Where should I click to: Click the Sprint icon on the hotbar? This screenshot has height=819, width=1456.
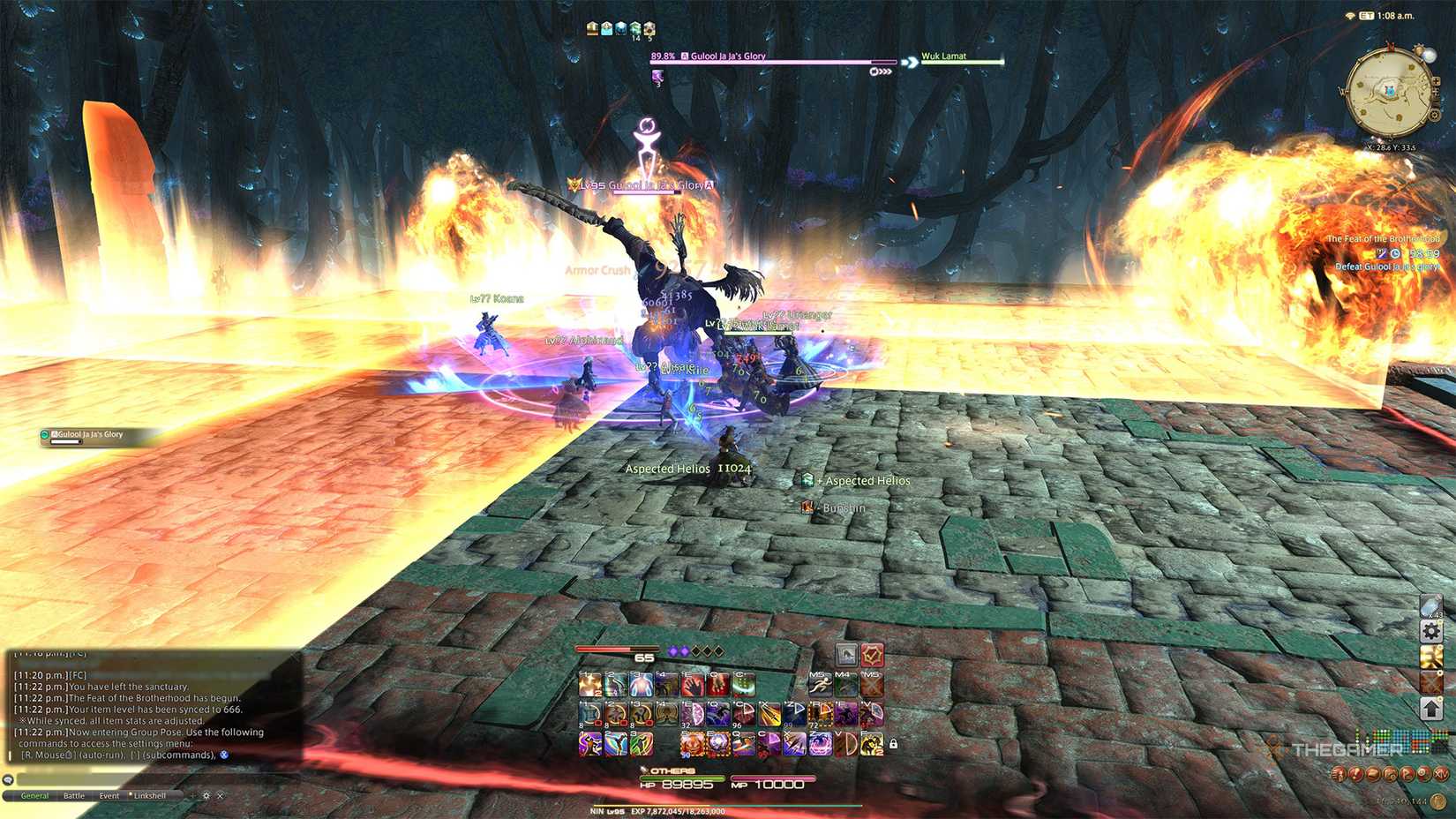[x=821, y=684]
